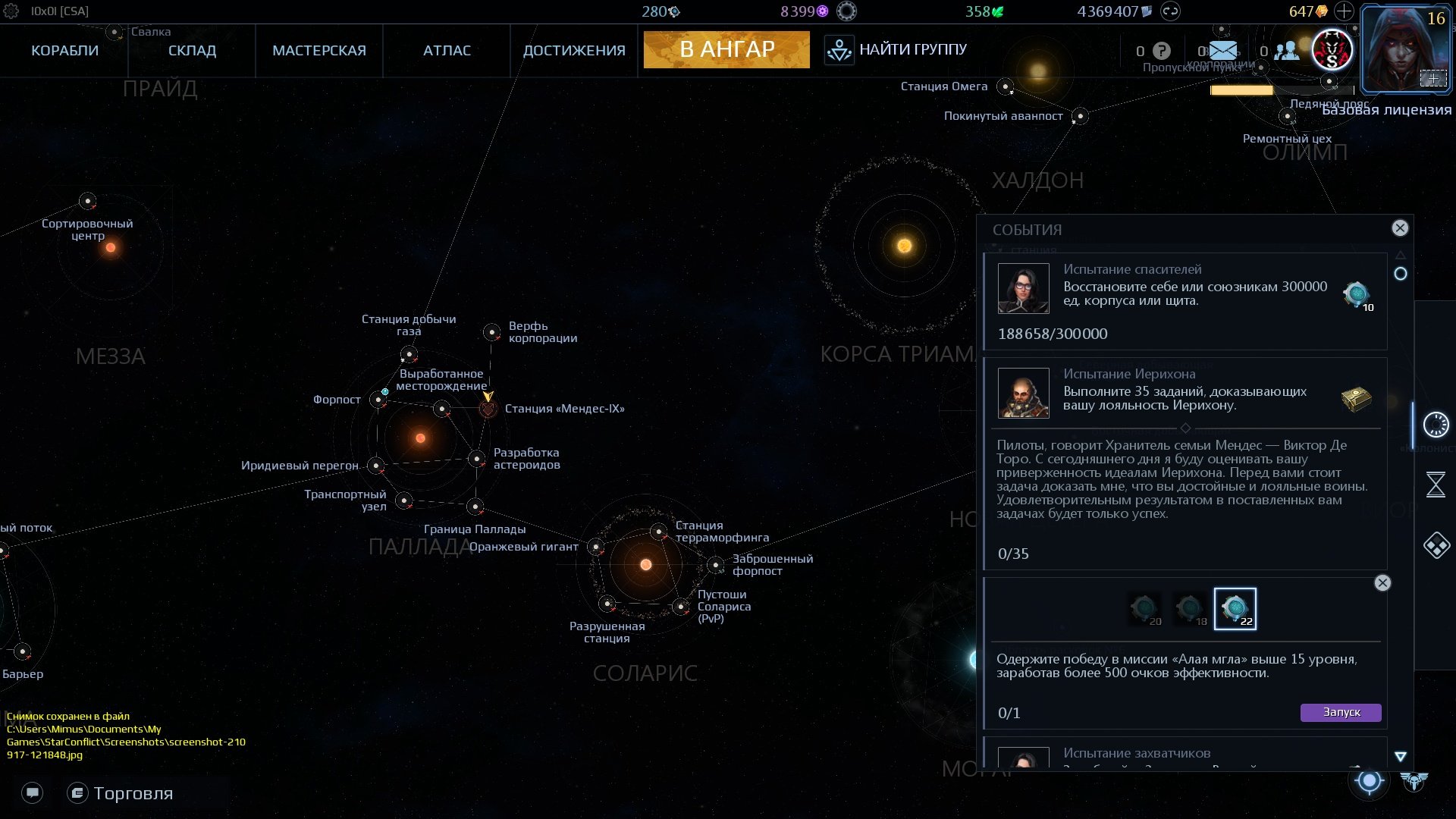Show the Достижения achievements page
This screenshot has height=819, width=1456.
click(x=574, y=51)
